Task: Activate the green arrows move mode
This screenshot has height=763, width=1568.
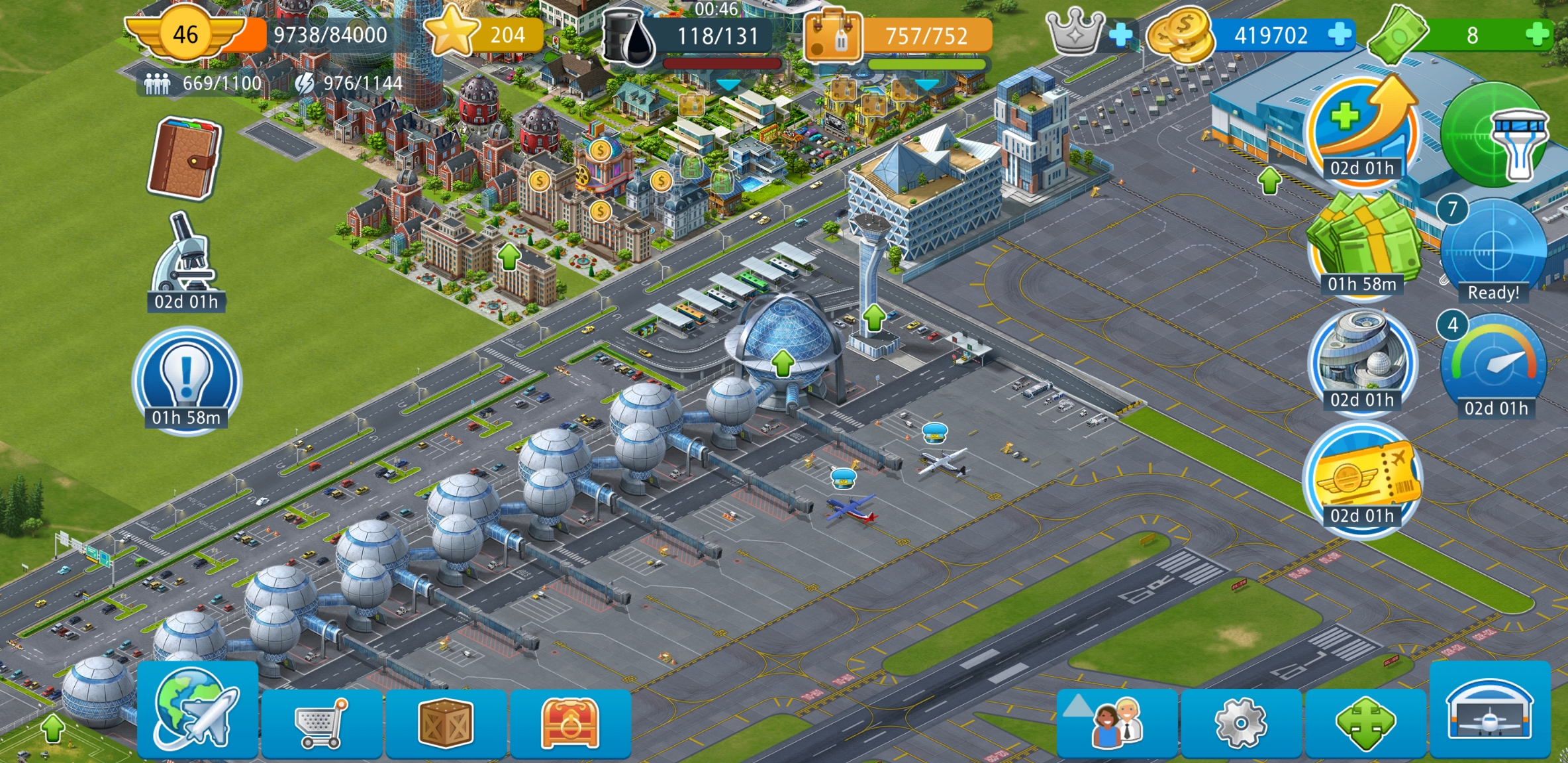Action: click(x=1365, y=723)
